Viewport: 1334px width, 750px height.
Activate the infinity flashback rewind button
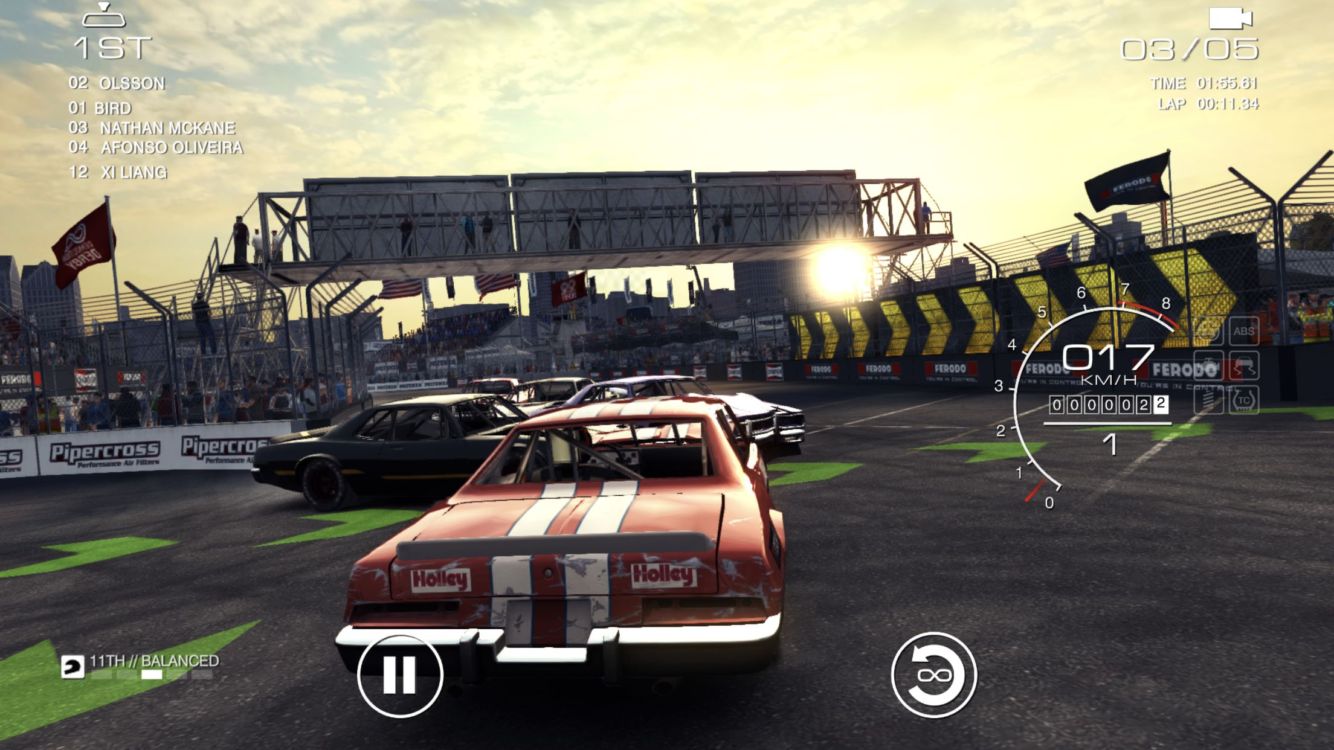pyautogui.click(x=933, y=675)
